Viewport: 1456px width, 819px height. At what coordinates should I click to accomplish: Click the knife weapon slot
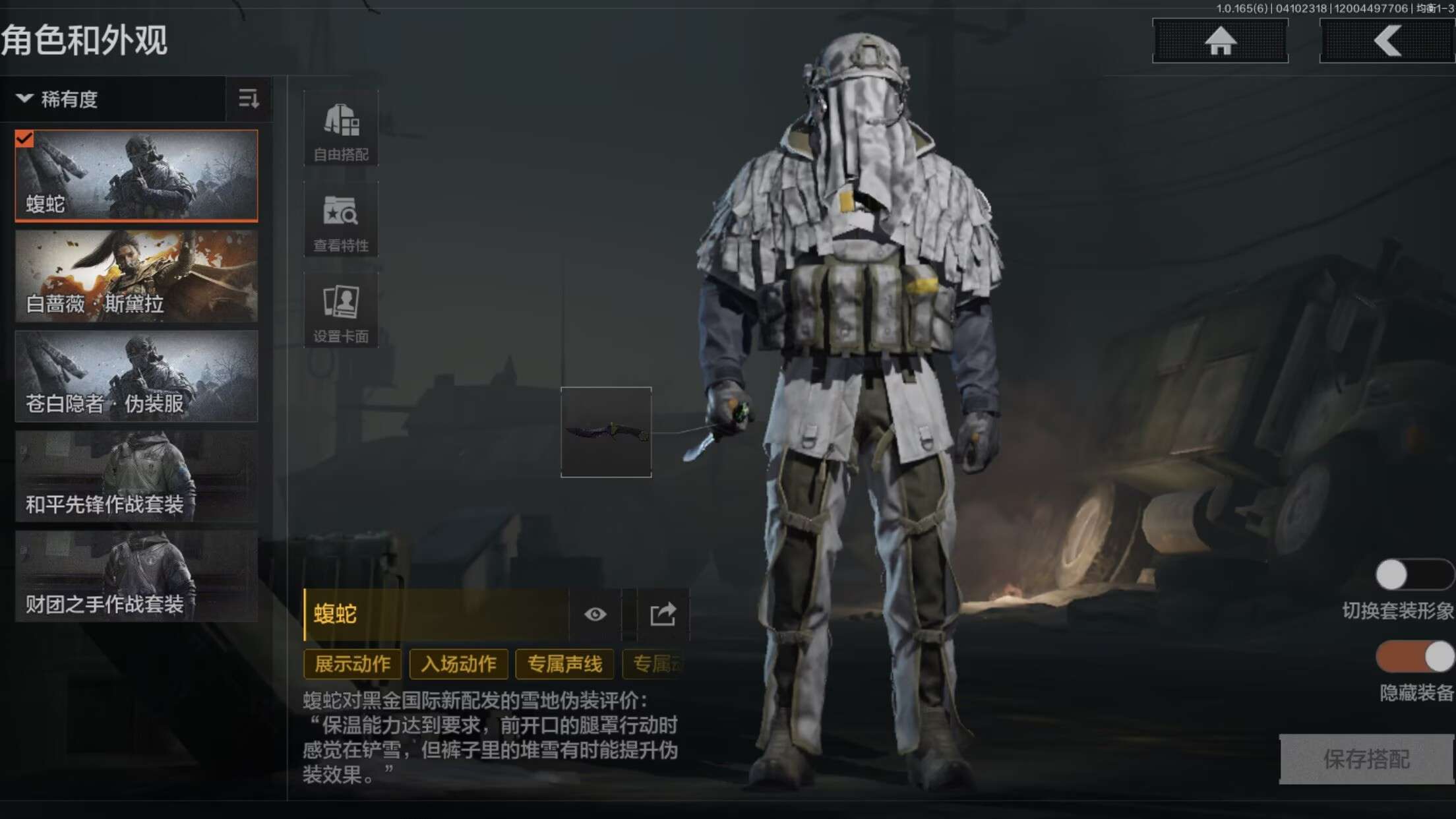606,432
